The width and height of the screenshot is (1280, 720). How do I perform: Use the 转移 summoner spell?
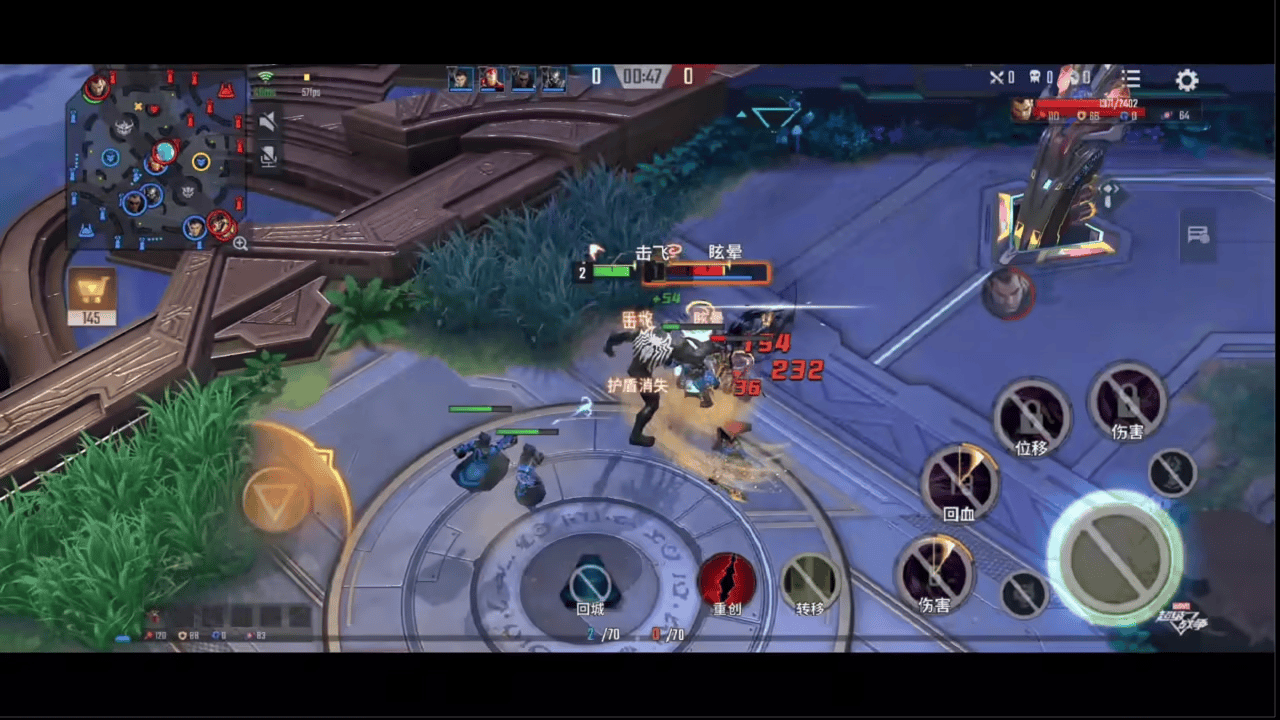[x=810, y=581]
